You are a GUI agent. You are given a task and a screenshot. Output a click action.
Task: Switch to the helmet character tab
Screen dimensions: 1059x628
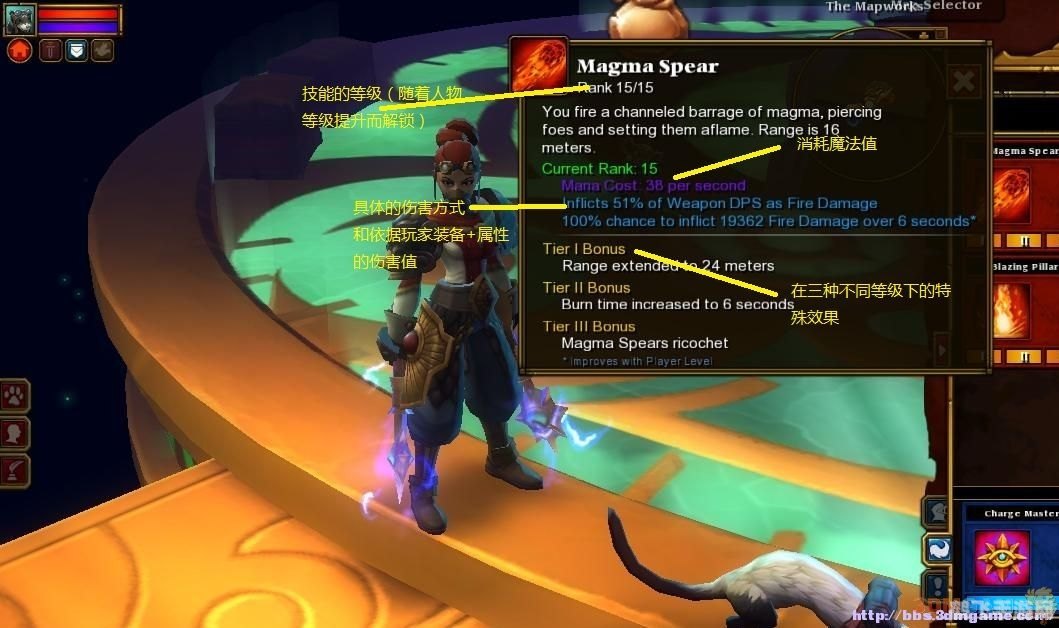[x=937, y=512]
